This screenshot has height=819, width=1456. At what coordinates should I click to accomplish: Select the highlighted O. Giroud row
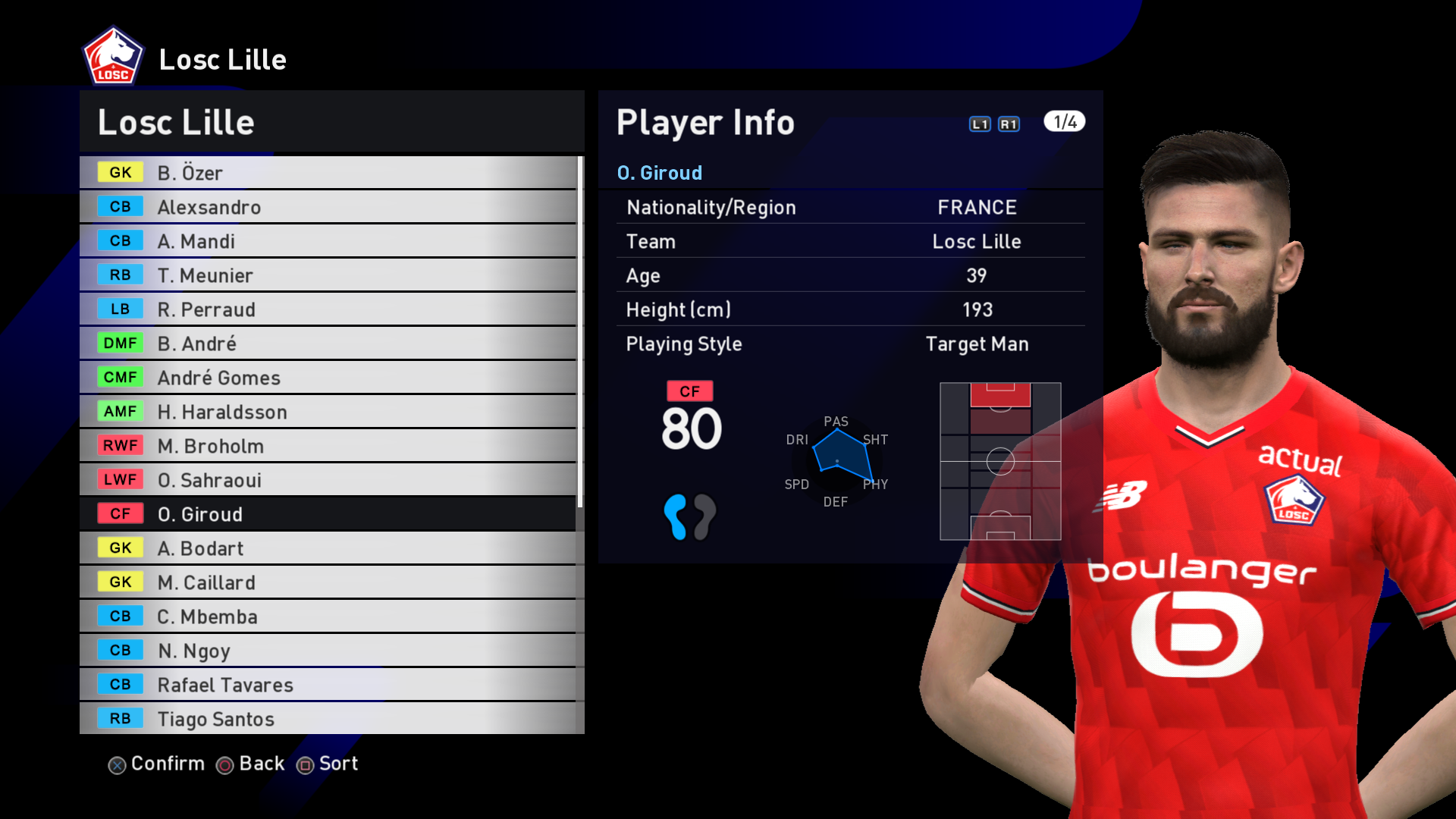click(x=328, y=514)
